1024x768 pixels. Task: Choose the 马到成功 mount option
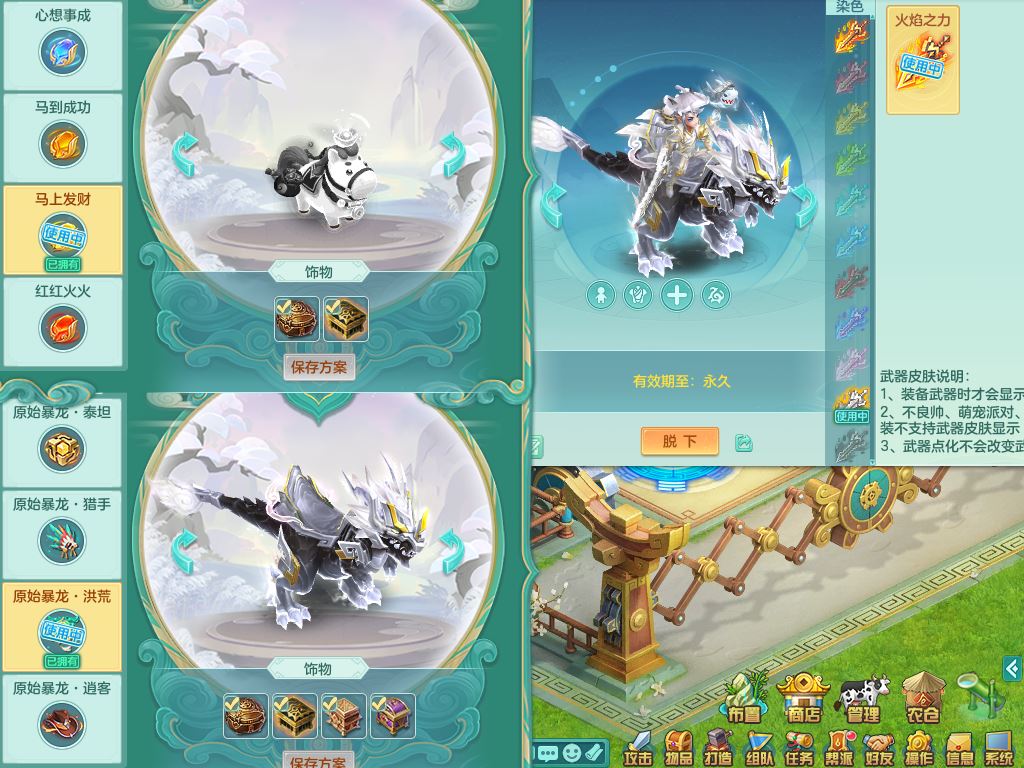click(x=63, y=135)
